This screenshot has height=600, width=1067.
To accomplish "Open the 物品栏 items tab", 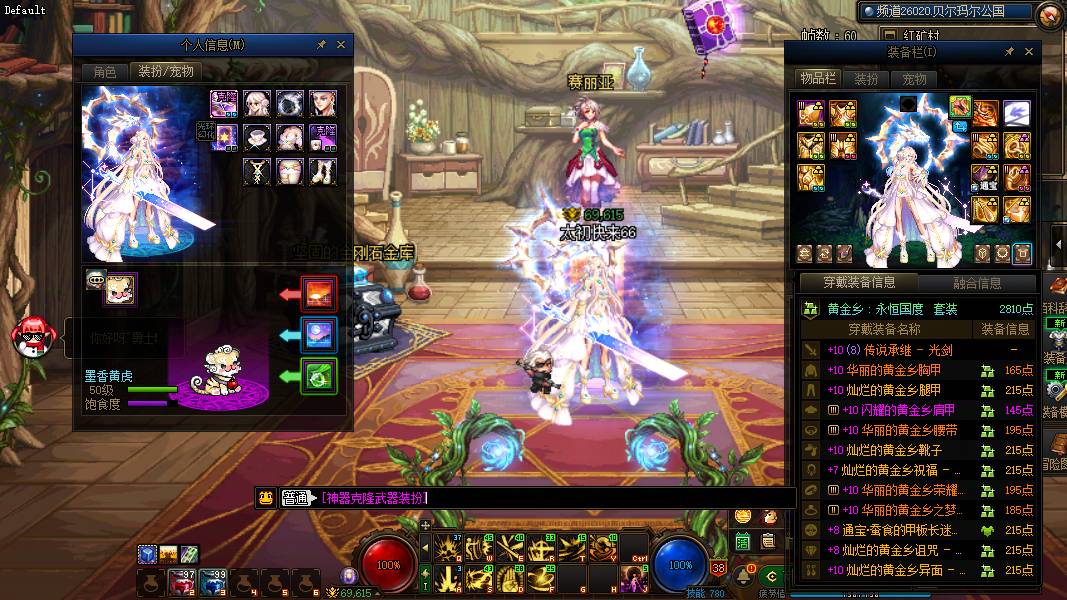I will click(817, 79).
